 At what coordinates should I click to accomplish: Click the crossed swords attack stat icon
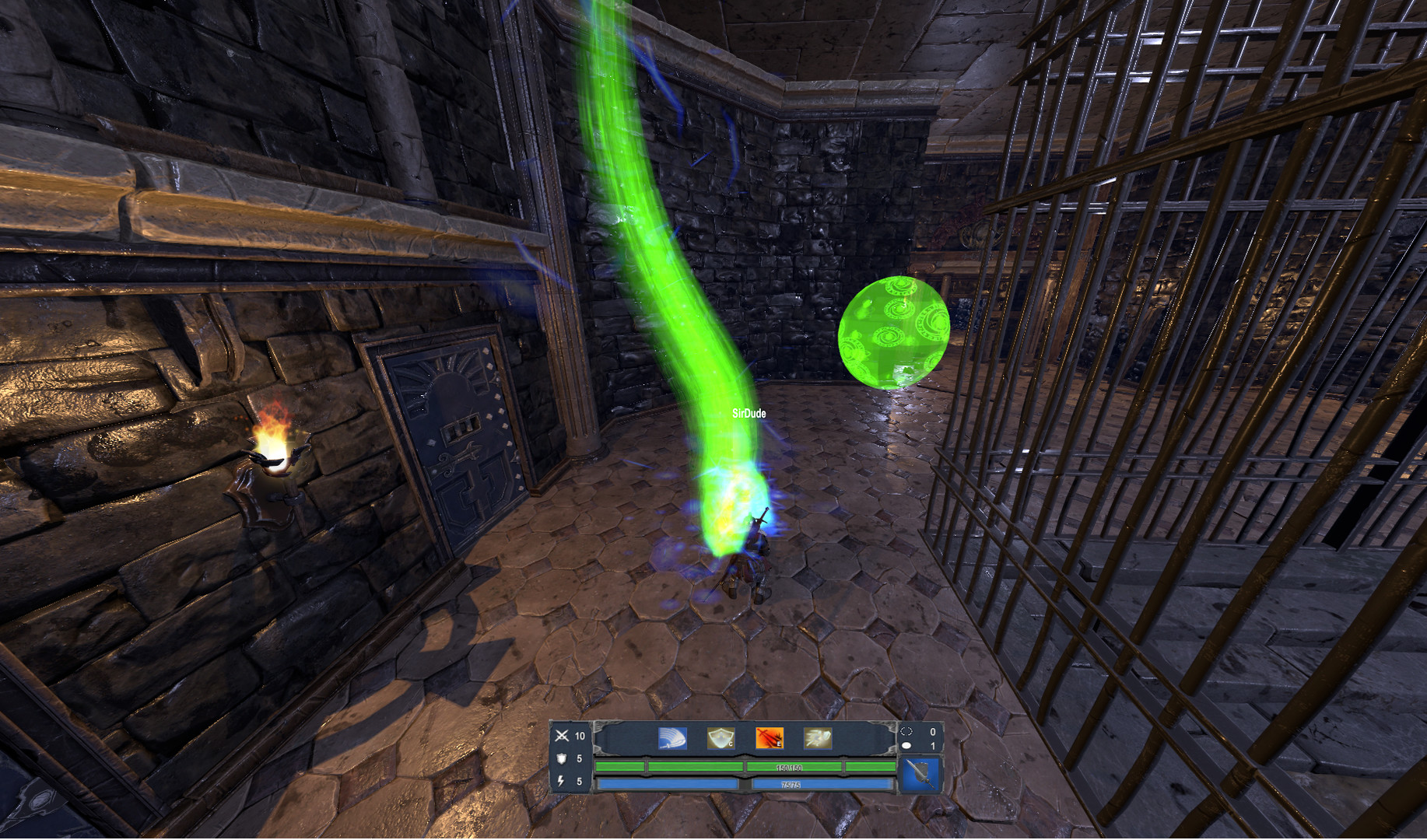coord(561,735)
